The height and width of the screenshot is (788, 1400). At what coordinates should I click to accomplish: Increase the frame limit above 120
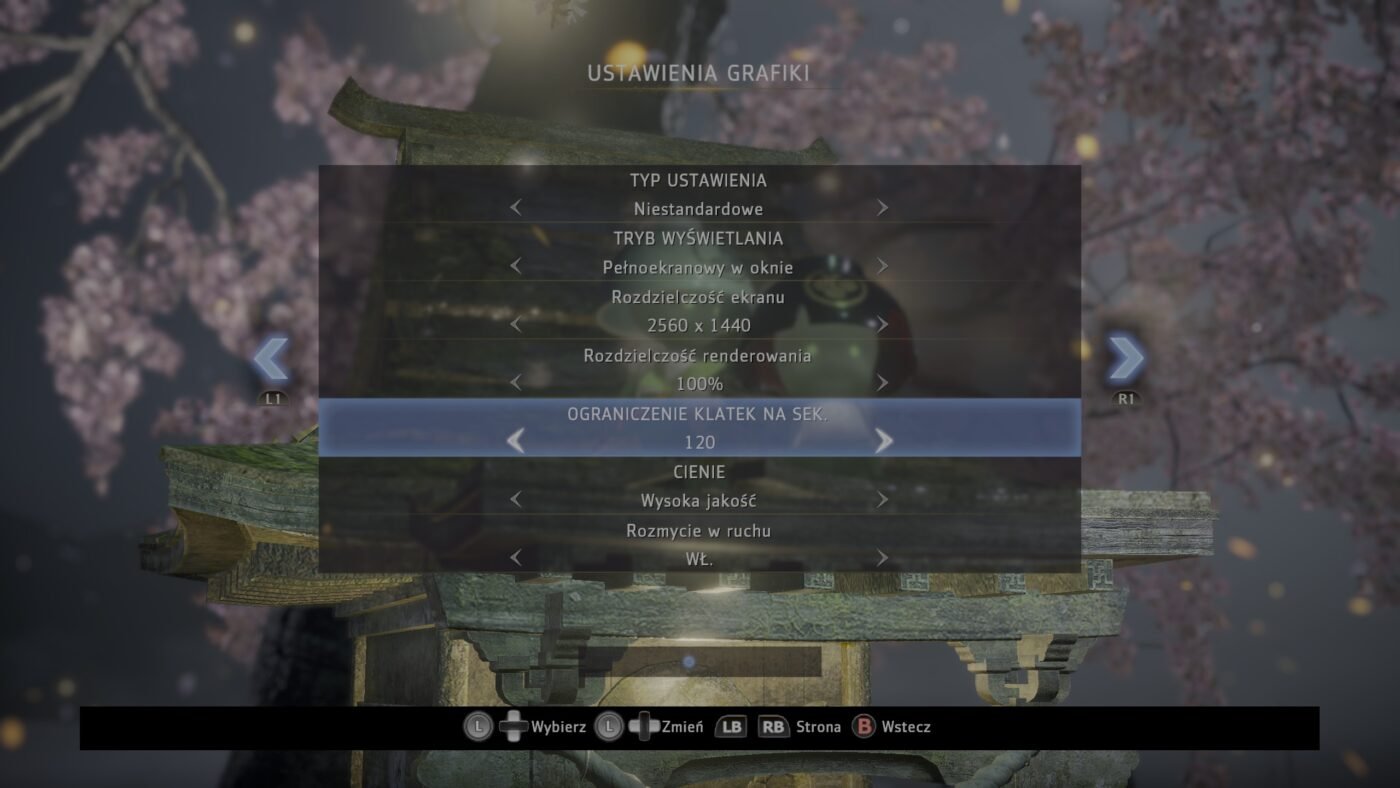(x=883, y=441)
